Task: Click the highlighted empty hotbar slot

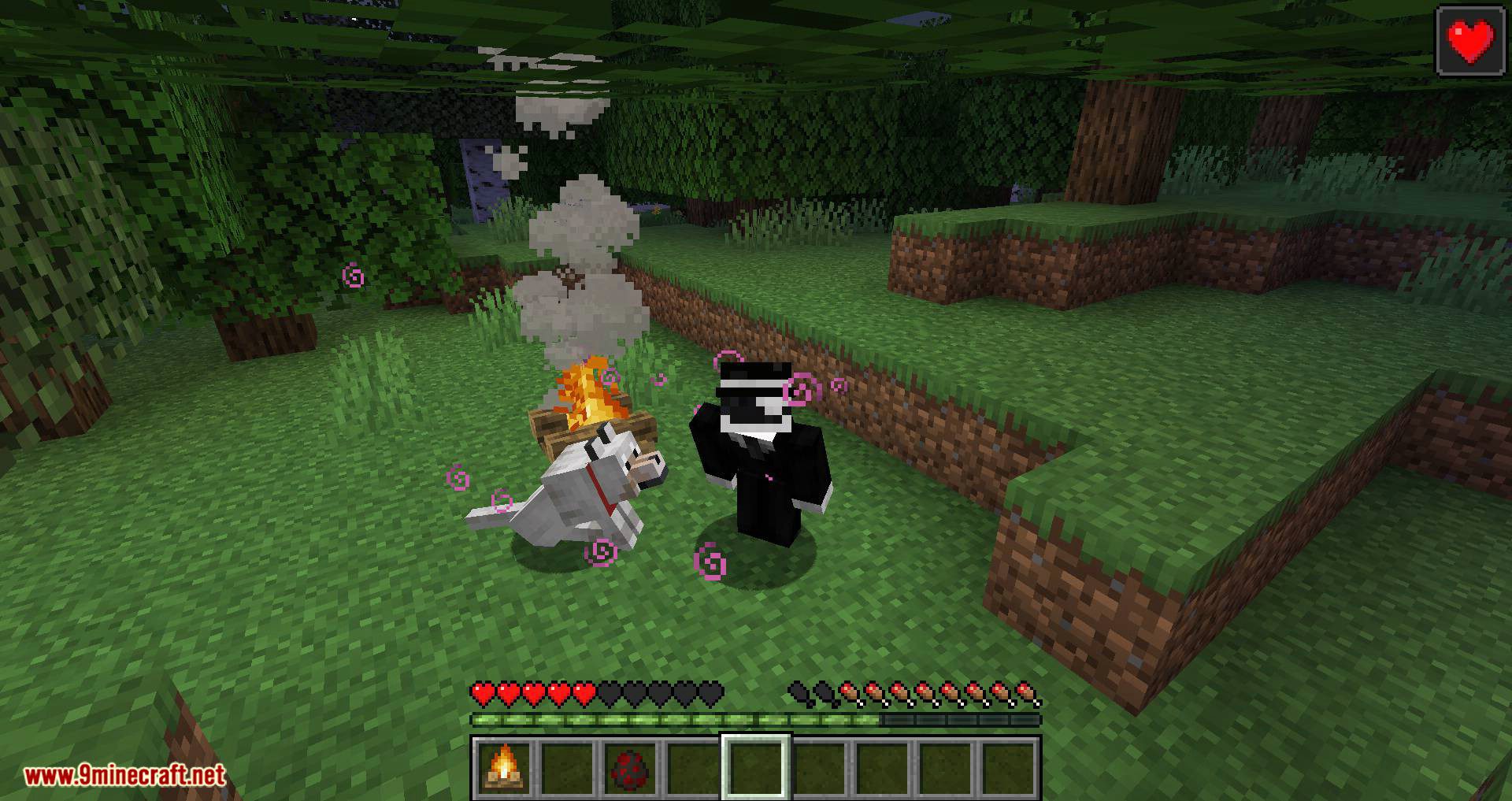Action: coord(755,767)
